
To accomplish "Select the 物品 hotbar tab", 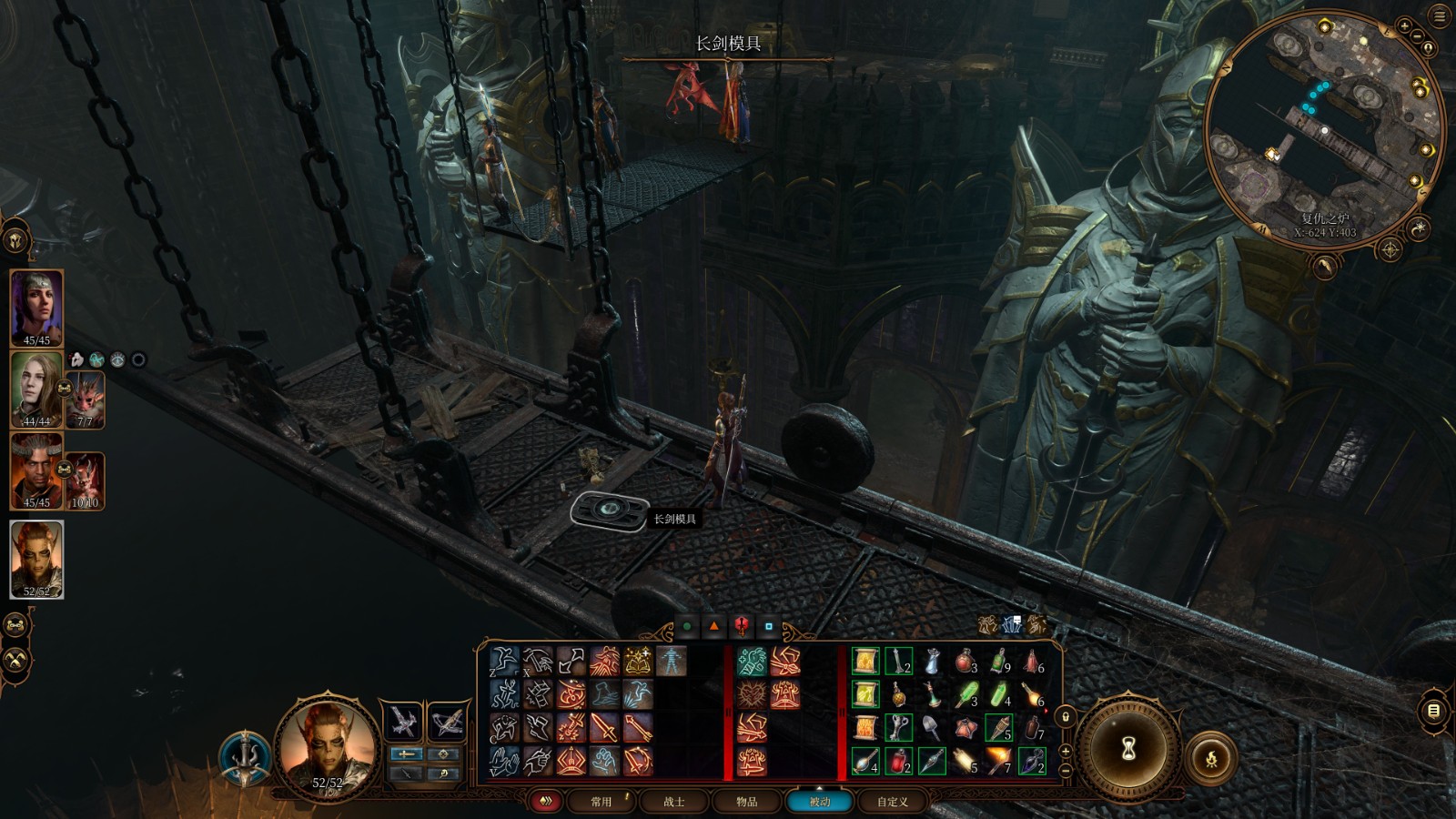I will 747,802.
